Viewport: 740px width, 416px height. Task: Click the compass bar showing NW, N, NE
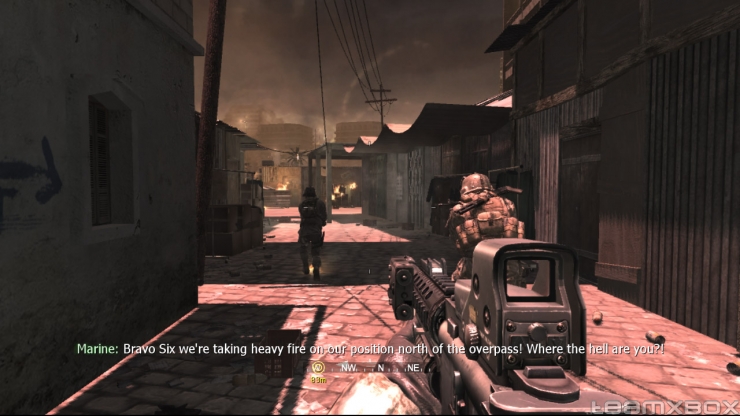coord(380,368)
